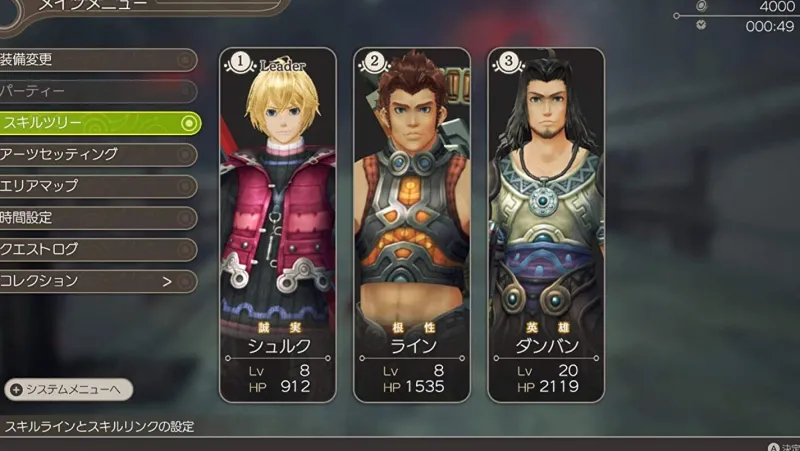Show the エリアマップ area map

pyautogui.click(x=95, y=186)
